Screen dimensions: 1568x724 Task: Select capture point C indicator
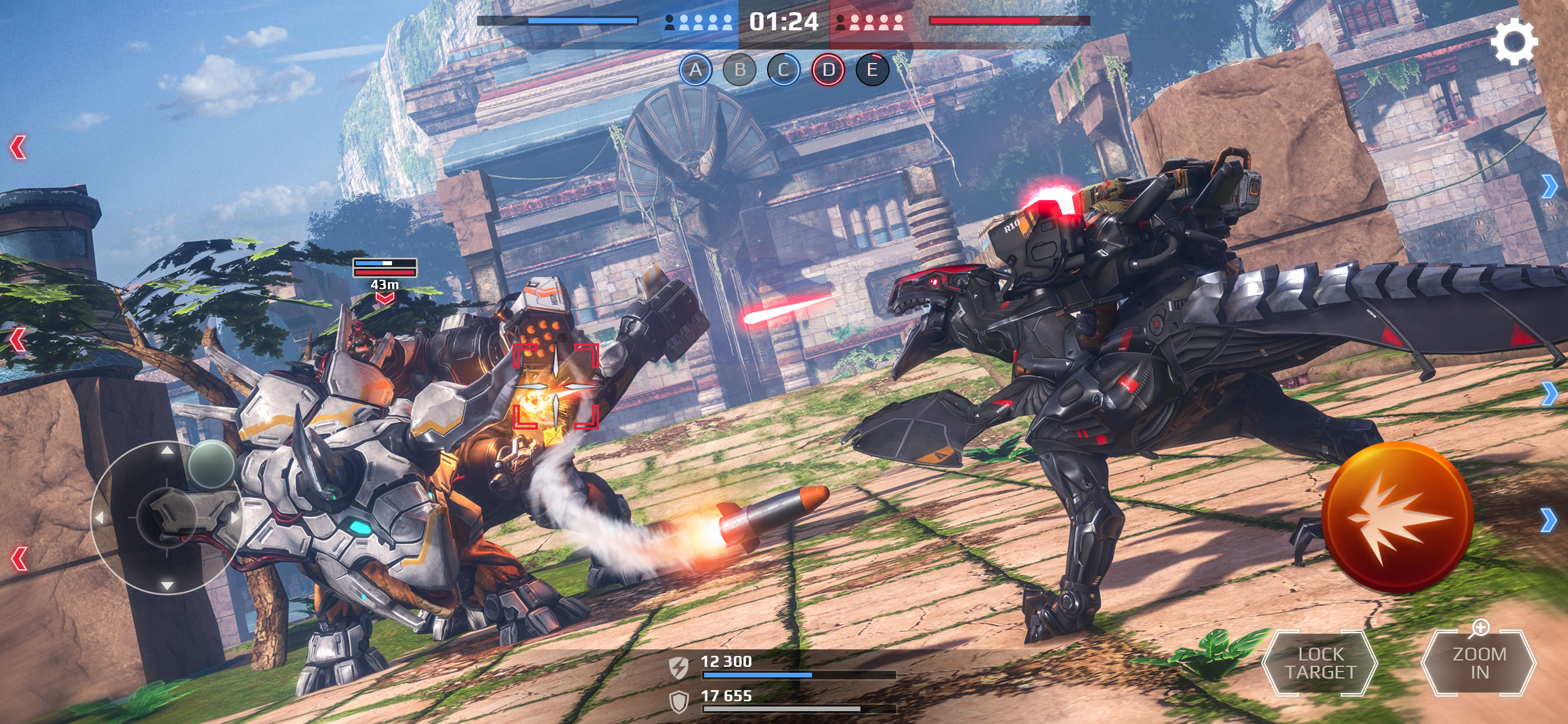[784, 70]
